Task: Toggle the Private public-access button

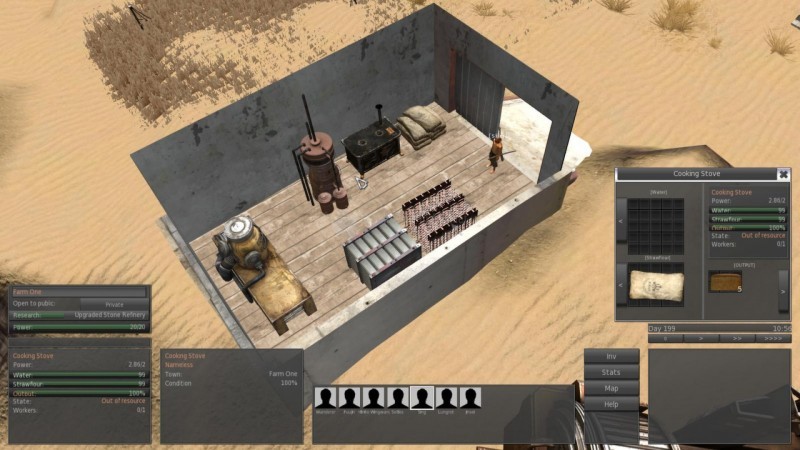Action: [112, 303]
